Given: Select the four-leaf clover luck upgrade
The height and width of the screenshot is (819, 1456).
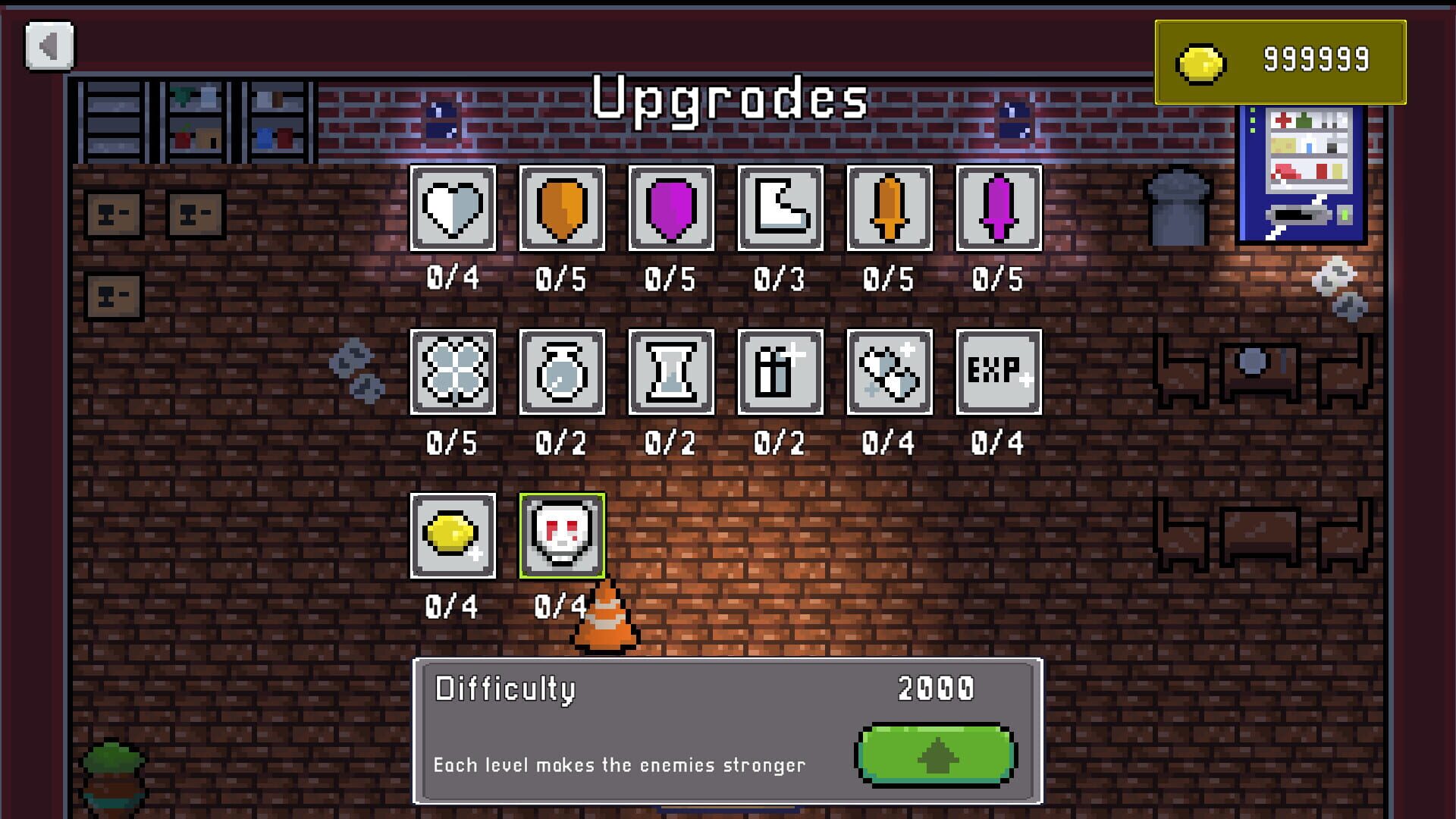Looking at the screenshot, I should pyautogui.click(x=453, y=372).
